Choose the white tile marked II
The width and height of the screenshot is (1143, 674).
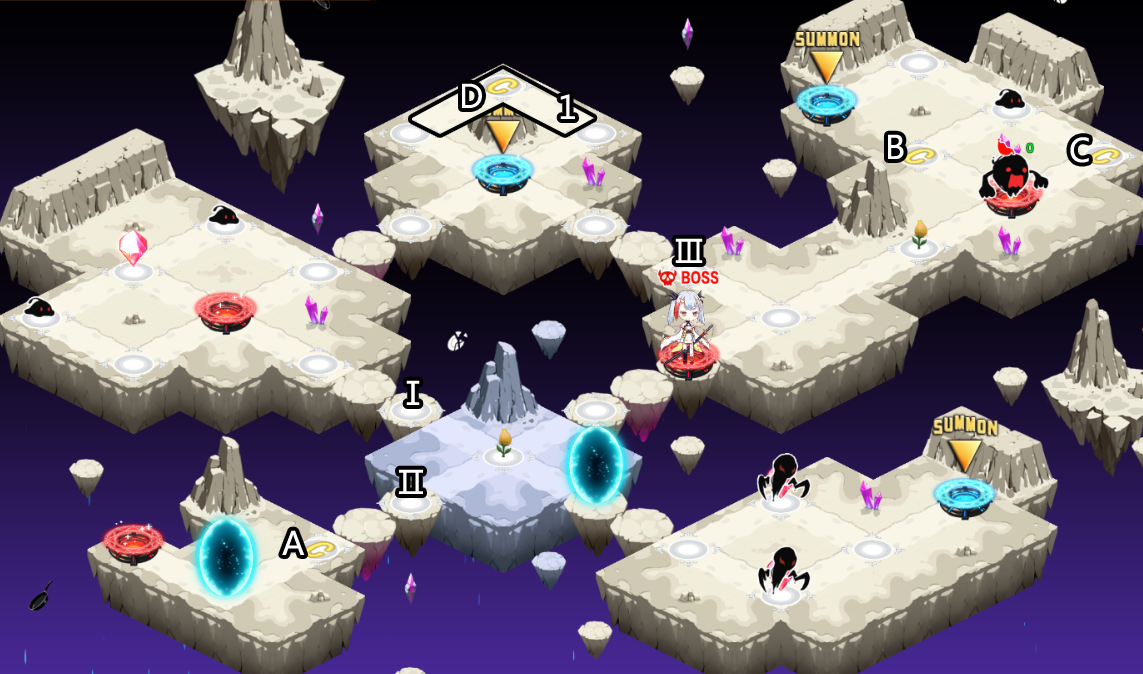point(410,501)
